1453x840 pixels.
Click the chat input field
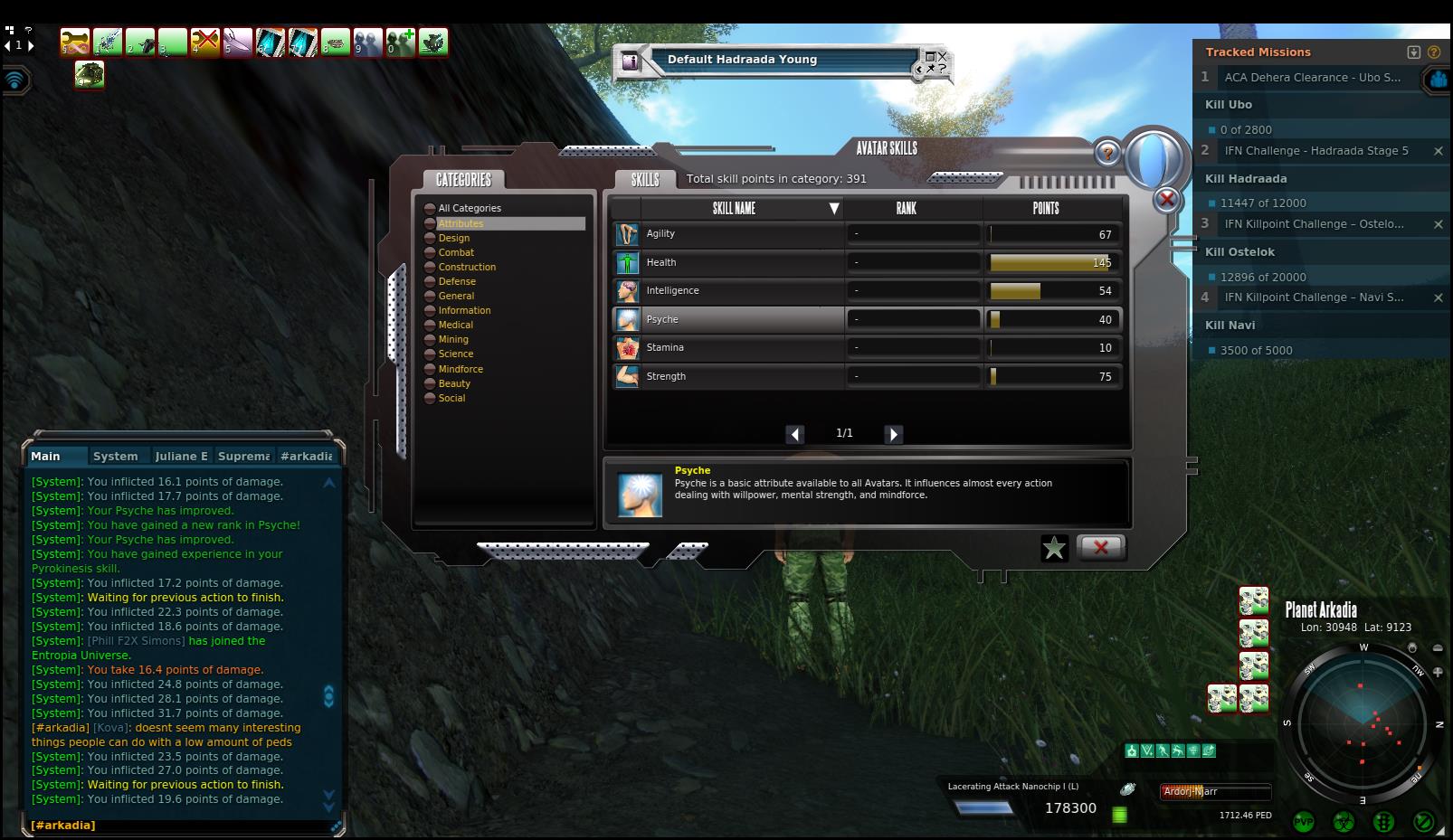point(181,826)
